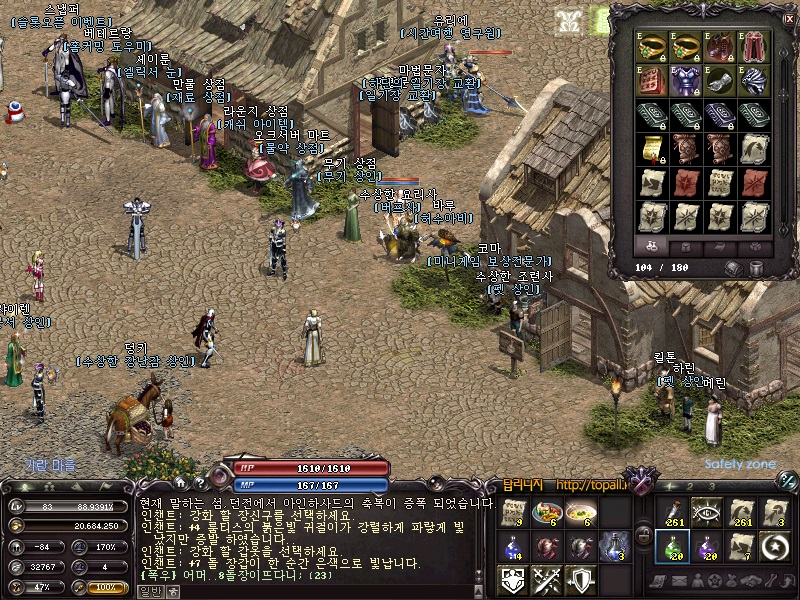Activate the eye skill on hotbar

[706, 513]
